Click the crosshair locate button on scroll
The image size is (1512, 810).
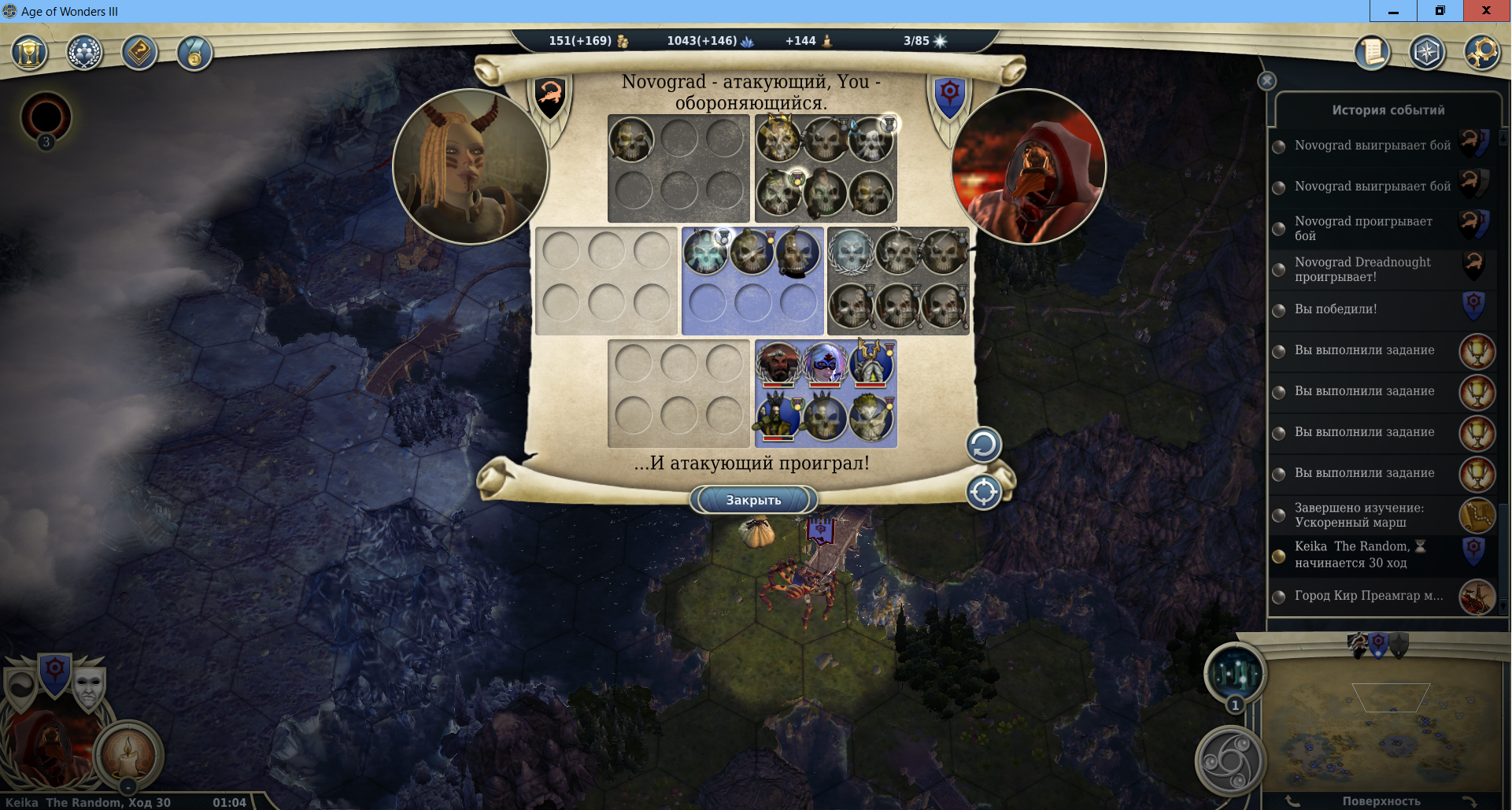pyautogui.click(x=983, y=493)
